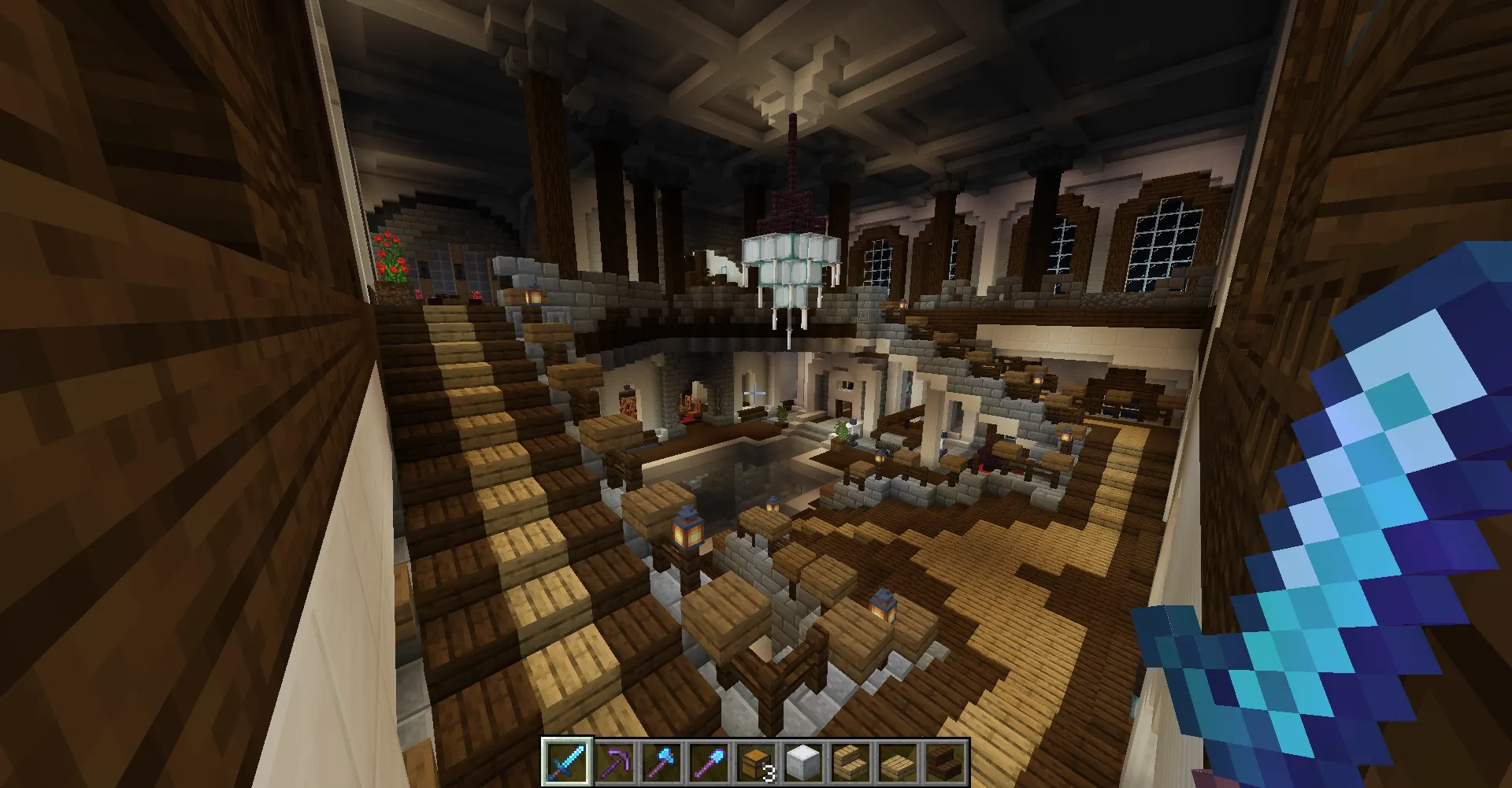Choose the white block hotbar slot
This screenshot has width=1512, height=788.
[803, 762]
